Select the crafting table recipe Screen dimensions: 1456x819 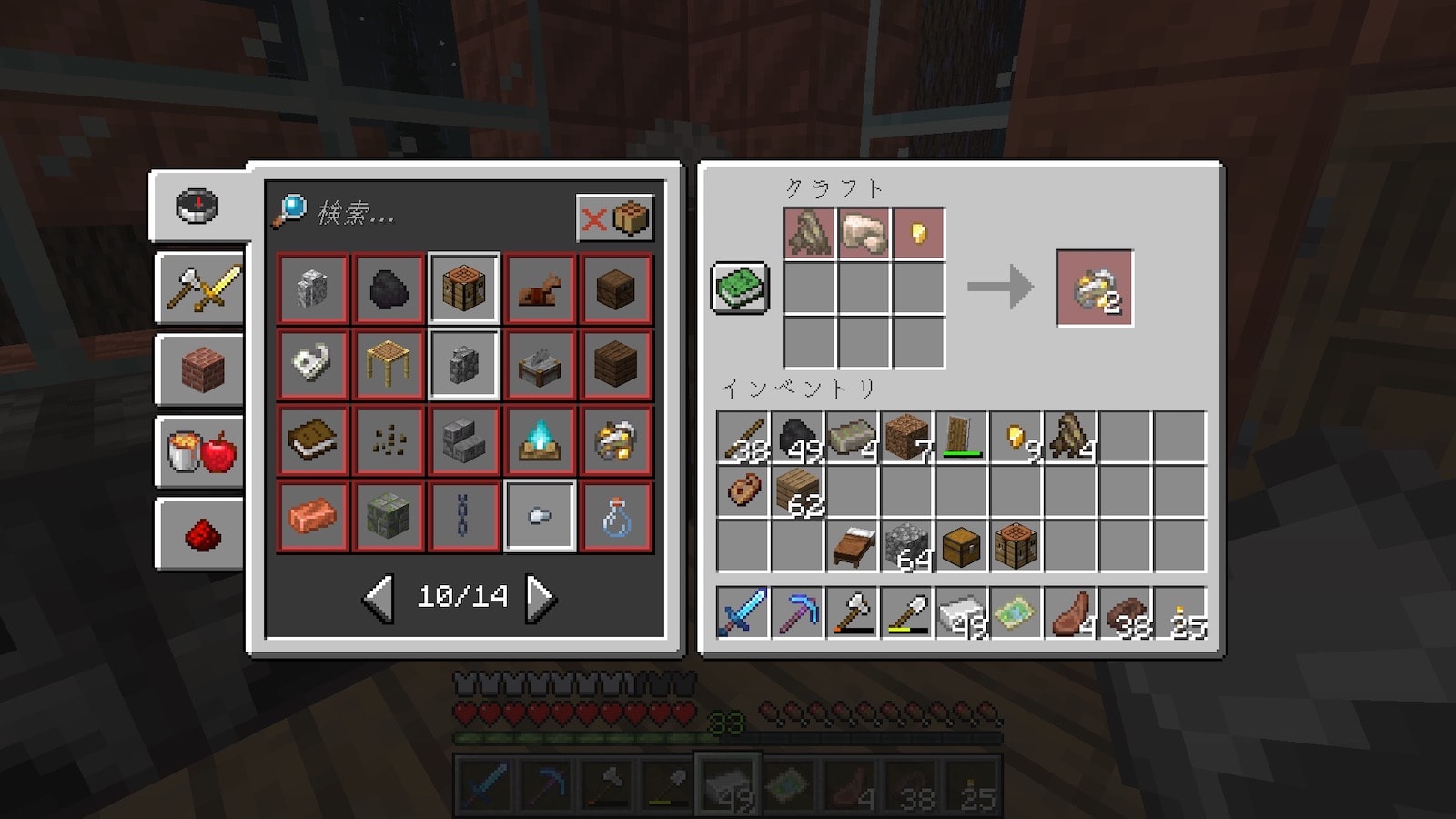(464, 288)
